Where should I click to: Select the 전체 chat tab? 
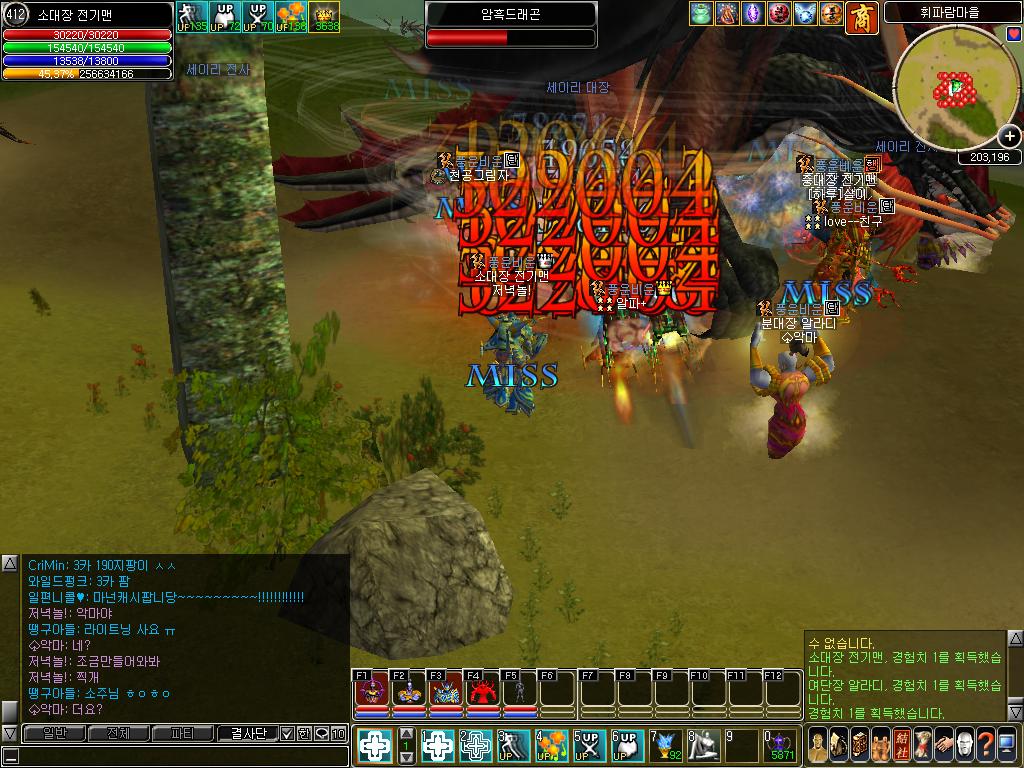tap(118, 733)
